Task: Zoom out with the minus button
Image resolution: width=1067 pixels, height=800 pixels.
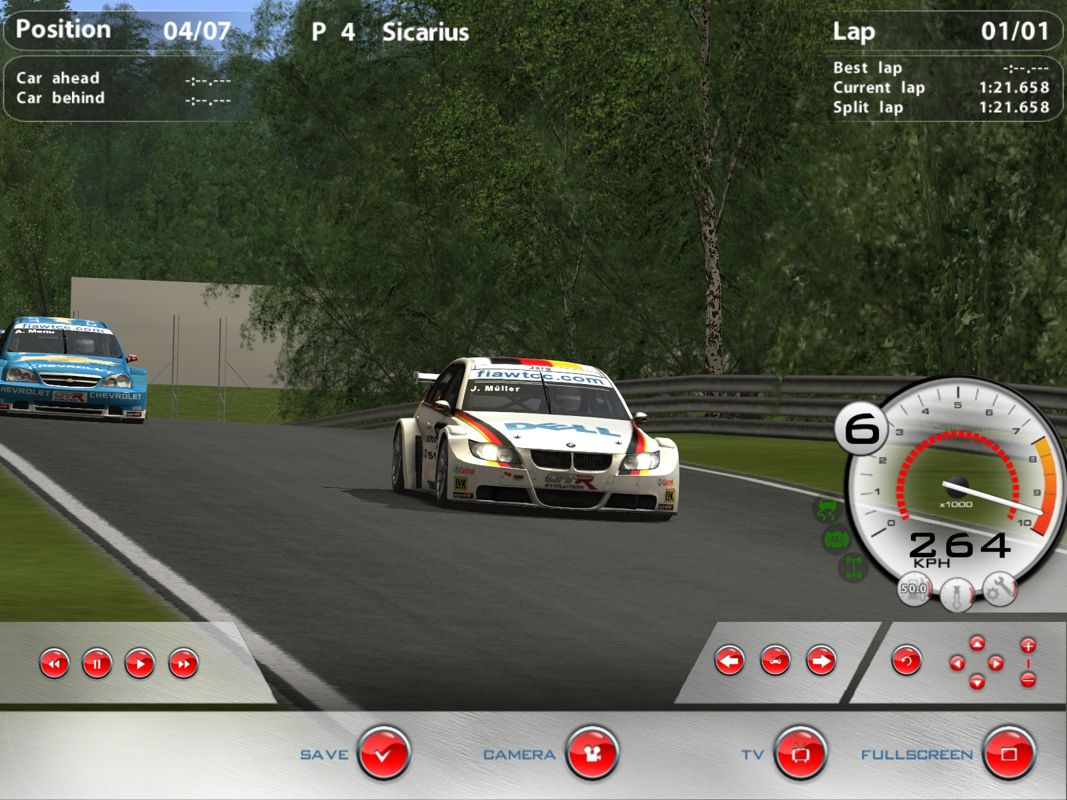Action: pyautogui.click(x=1028, y=680)
